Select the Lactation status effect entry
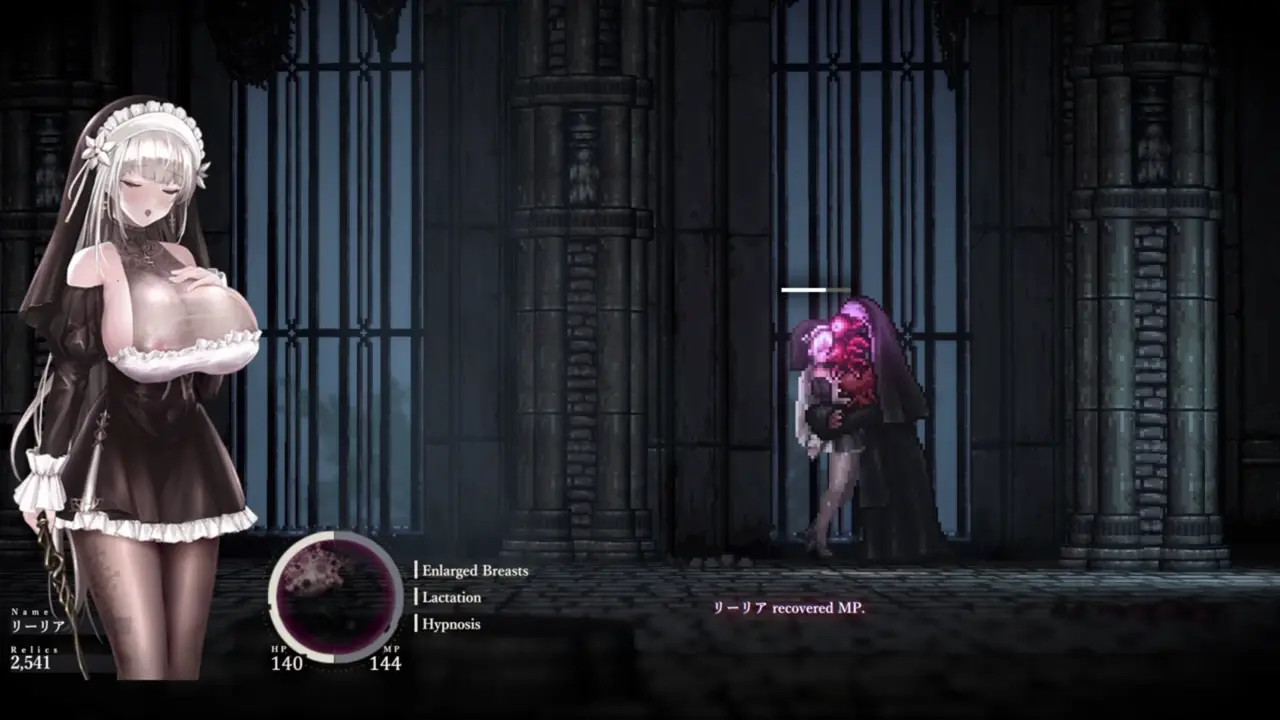The height and width of the screenshot is (720, 1280). pyautogui.click(x=451, y=597)
